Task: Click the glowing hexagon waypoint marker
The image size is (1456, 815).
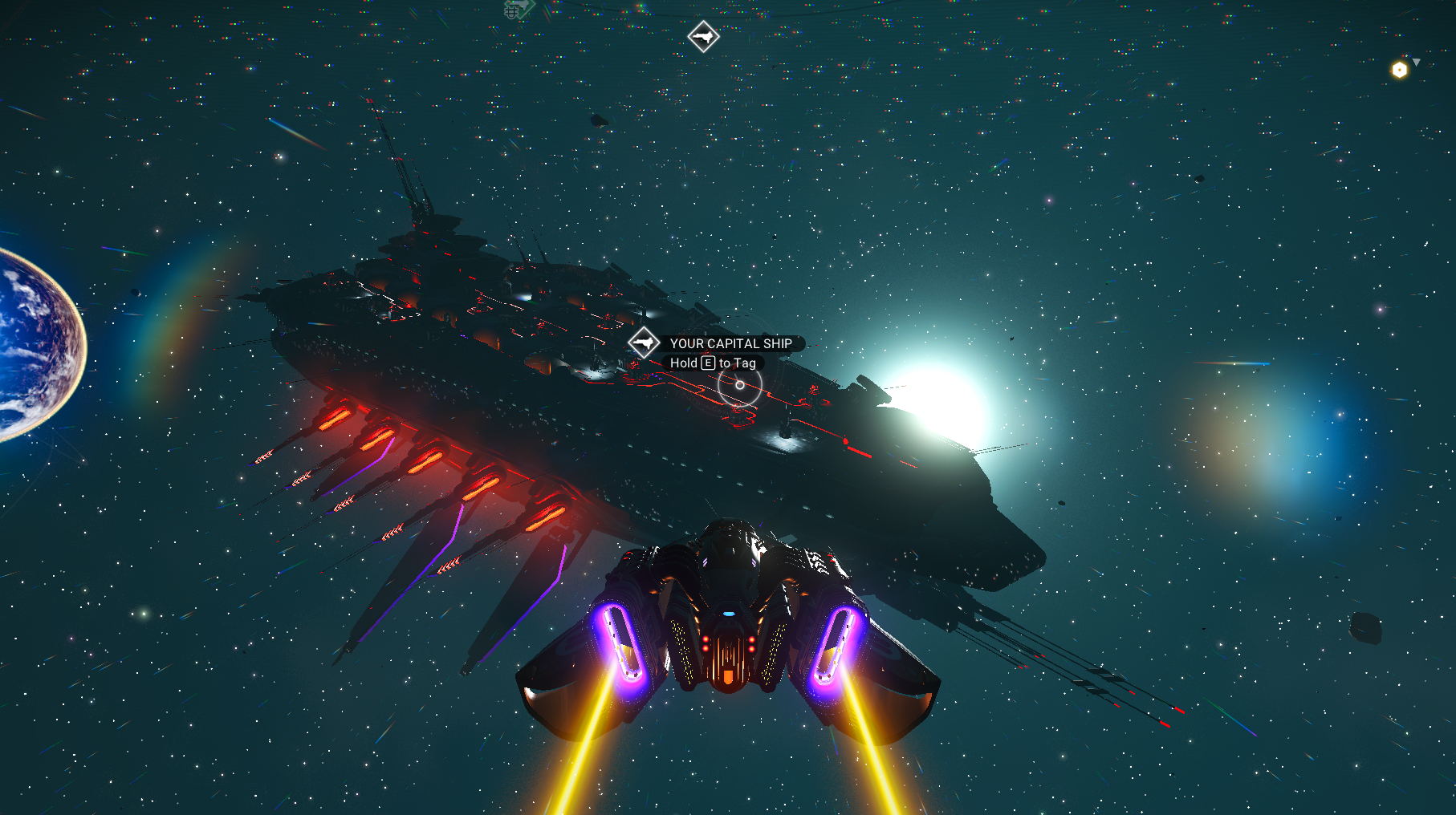Action: pos(1399,70)
